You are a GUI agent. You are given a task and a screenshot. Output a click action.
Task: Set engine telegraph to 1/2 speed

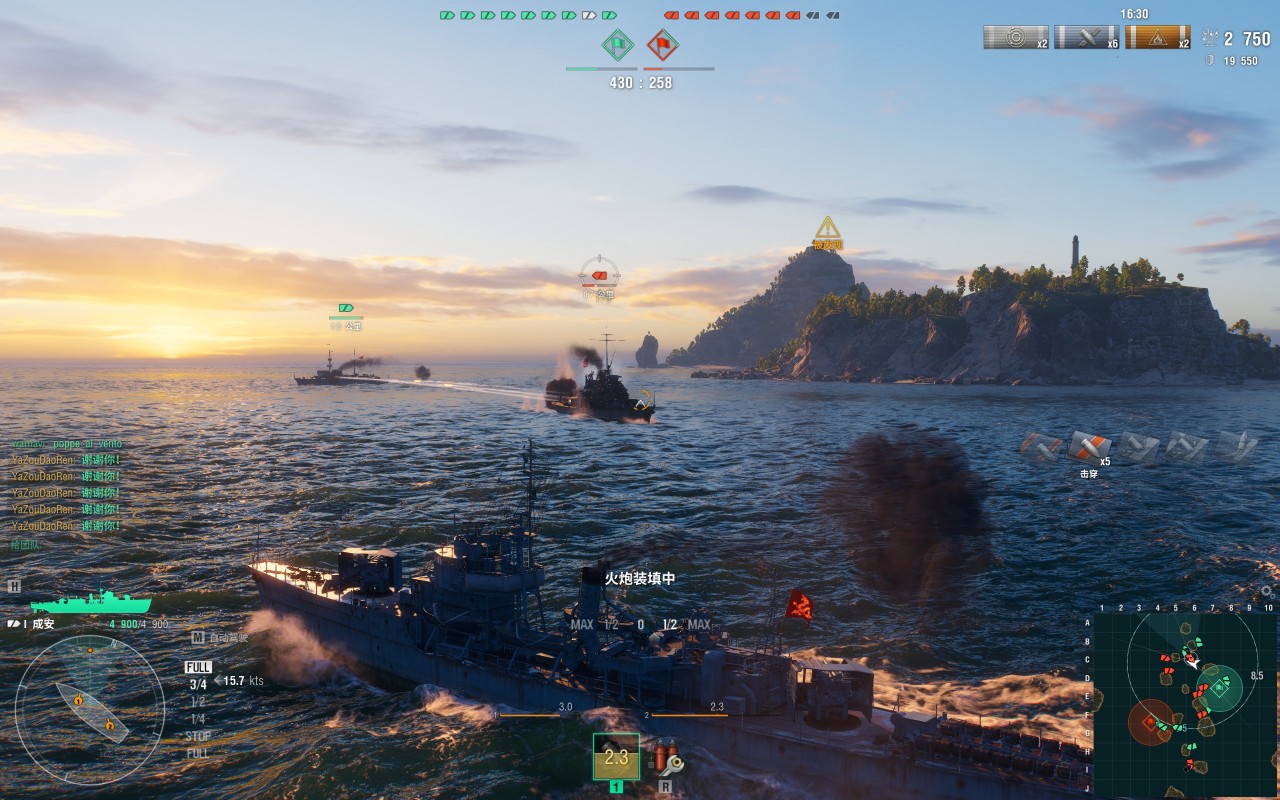click(198, 702)
